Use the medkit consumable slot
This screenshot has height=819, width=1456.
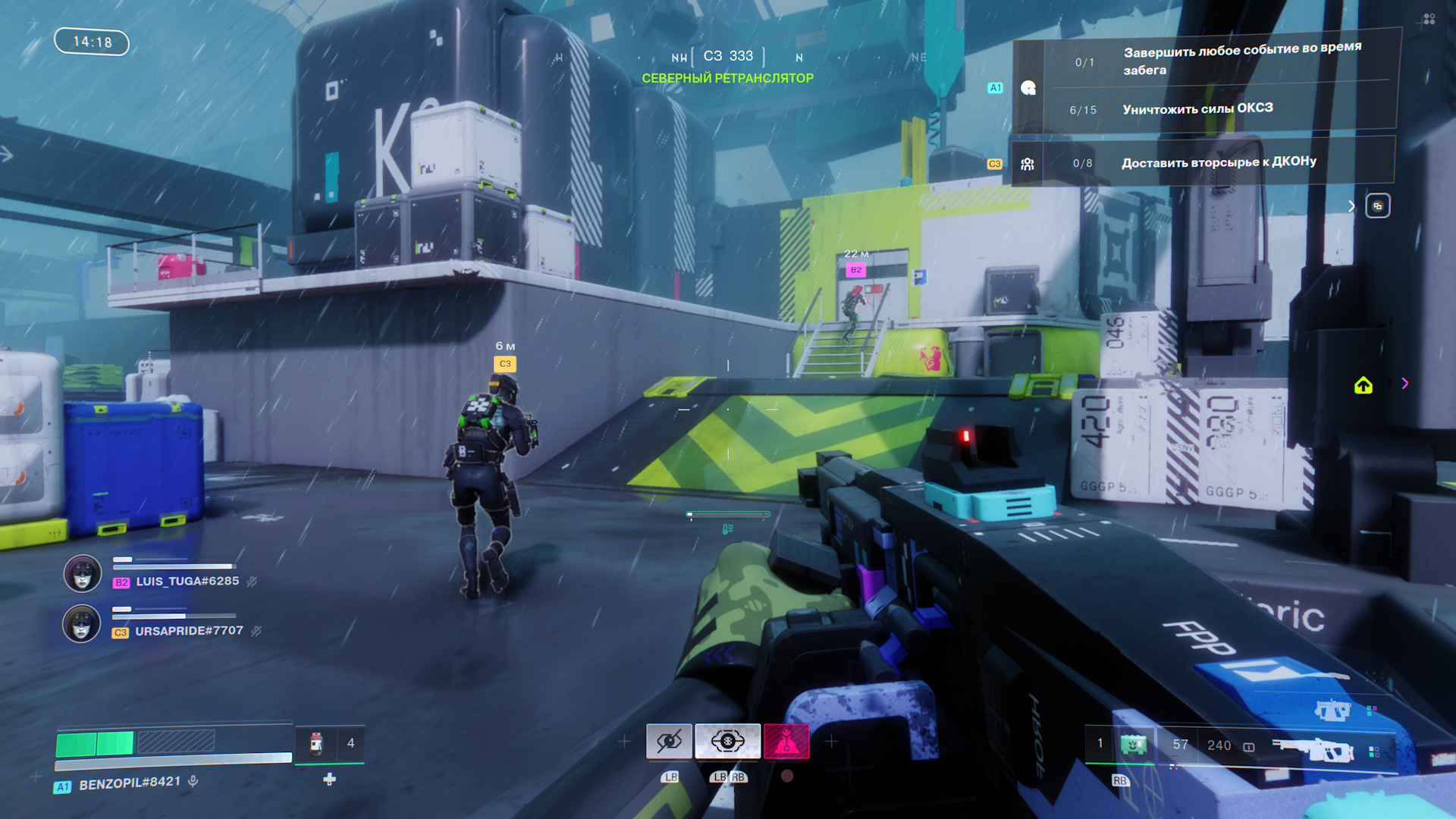(317, 744)
